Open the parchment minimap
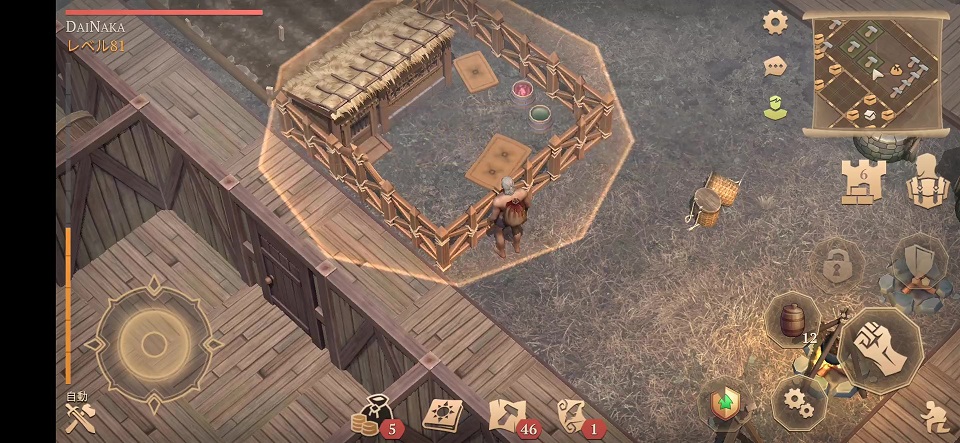The width and height of the screenshot is (960, 443). pos(875,75)
